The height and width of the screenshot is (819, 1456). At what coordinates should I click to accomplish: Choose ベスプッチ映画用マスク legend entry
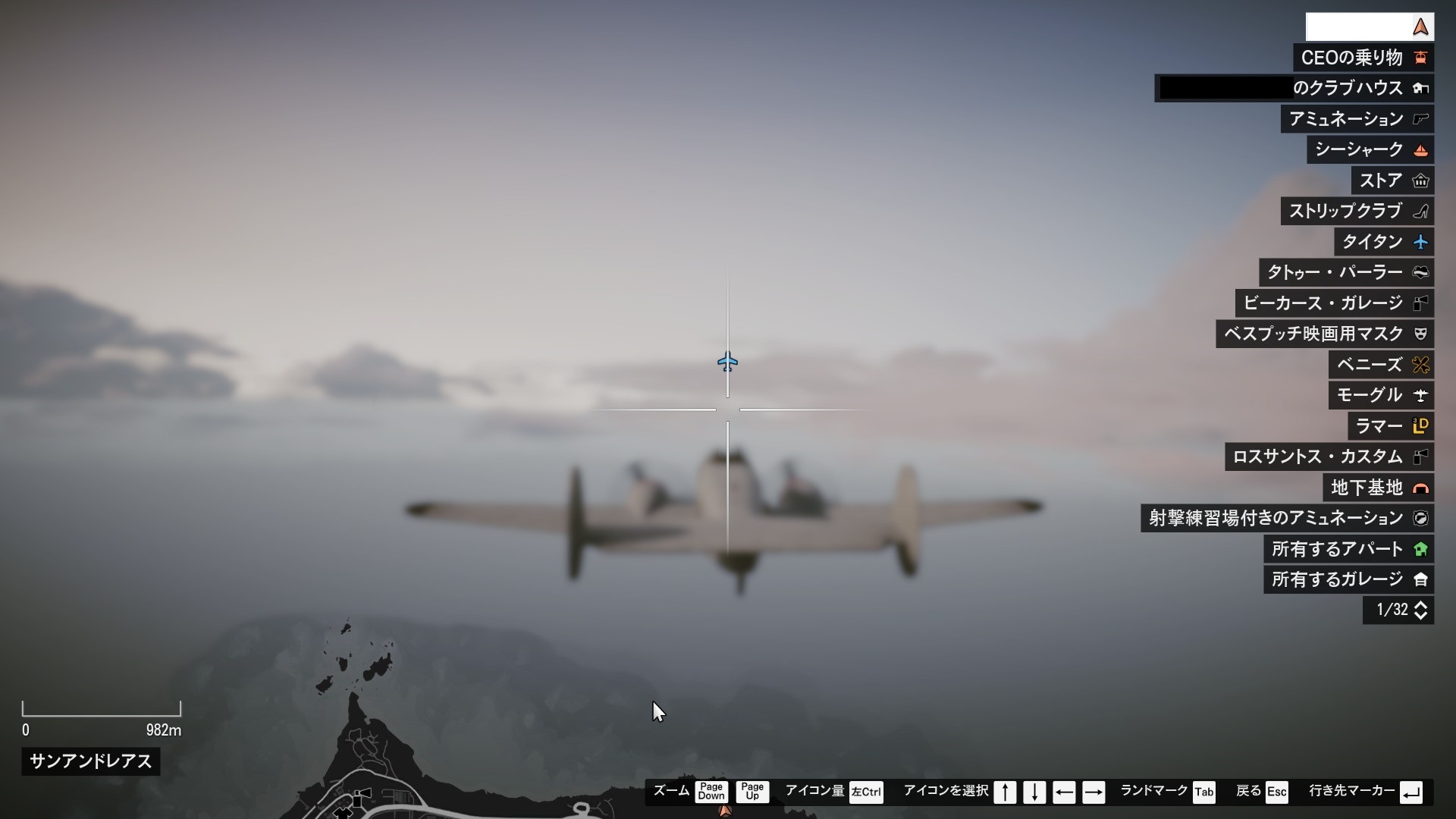click(1324, 334)
